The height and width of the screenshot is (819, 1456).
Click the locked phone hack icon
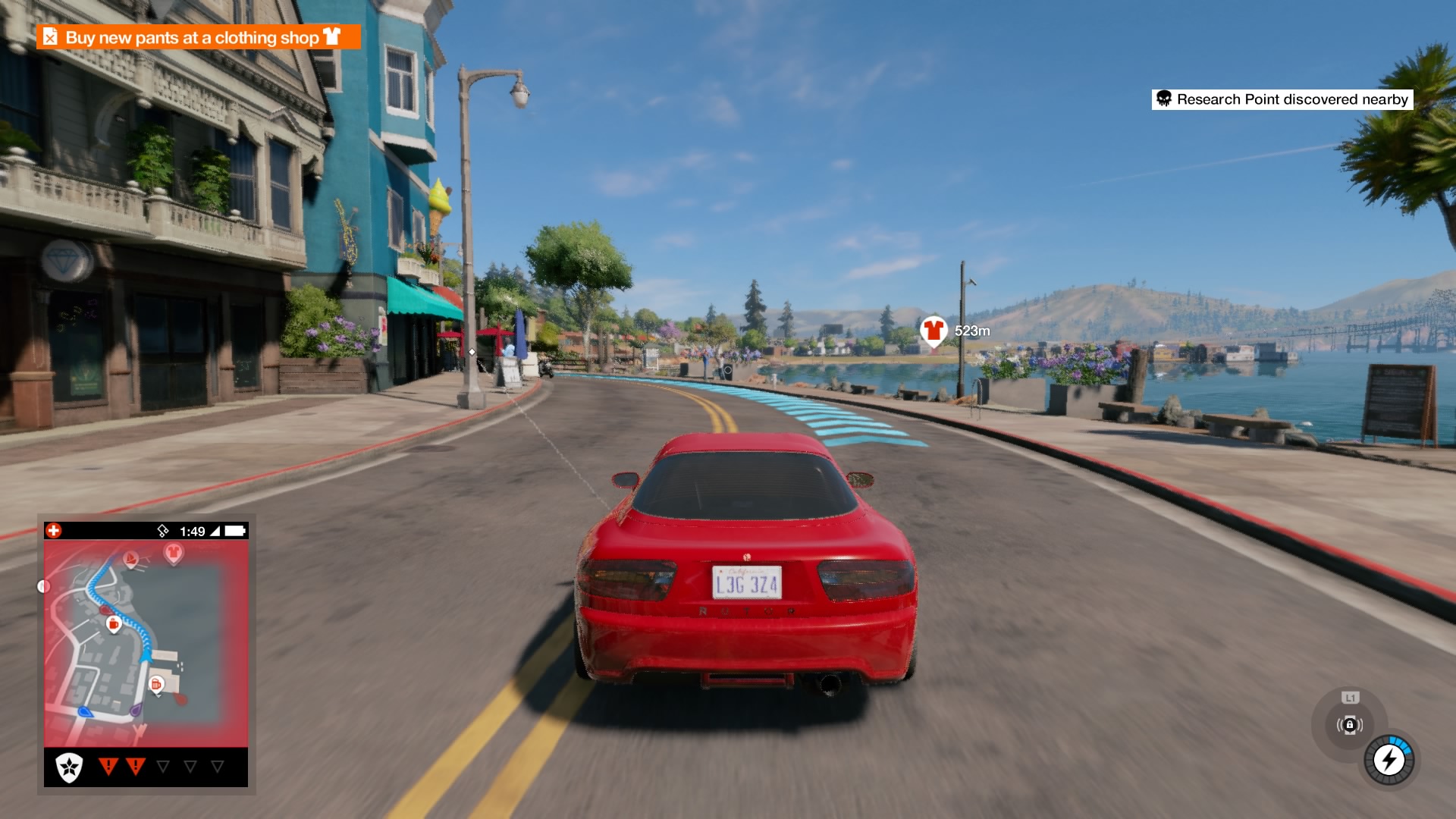1349,725
